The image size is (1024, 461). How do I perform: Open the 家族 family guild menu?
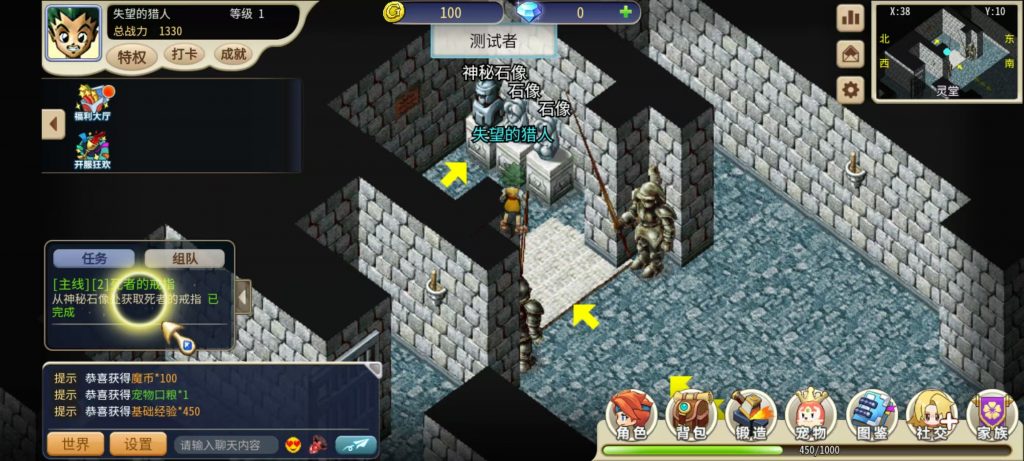992,416
